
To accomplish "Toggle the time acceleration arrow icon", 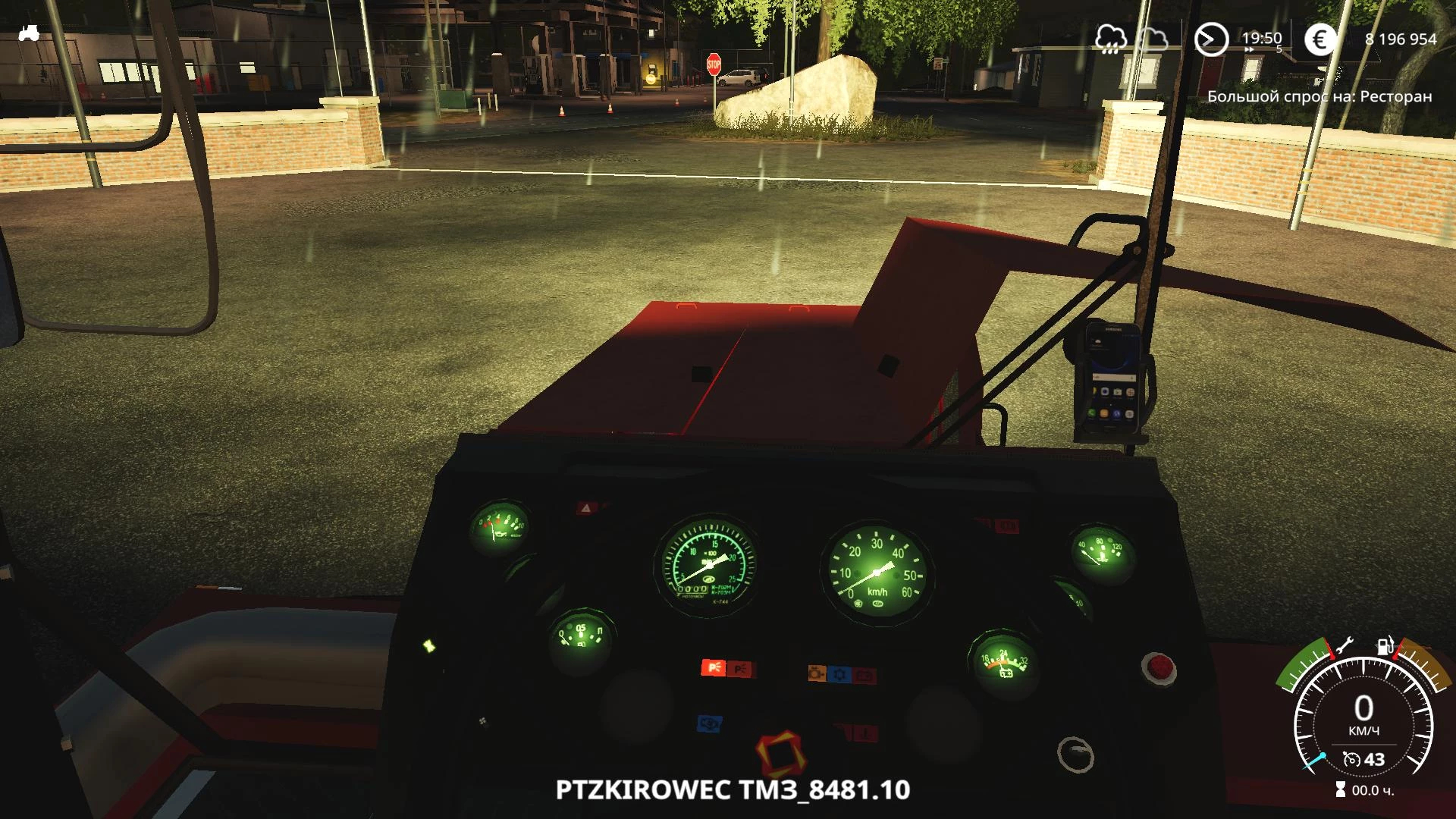I will (x=1211, y=39).
